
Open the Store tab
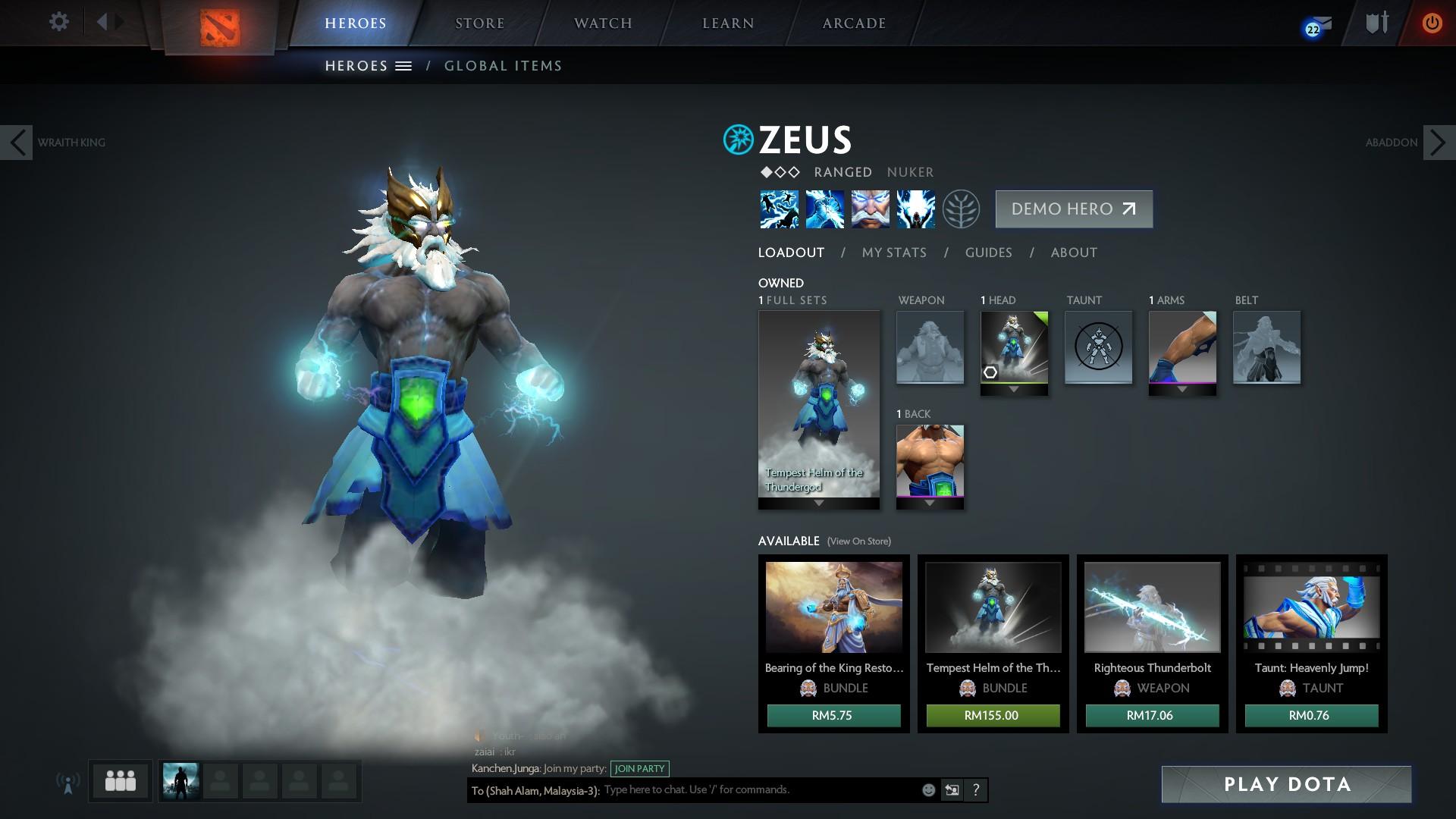click(x=479, y=24)
